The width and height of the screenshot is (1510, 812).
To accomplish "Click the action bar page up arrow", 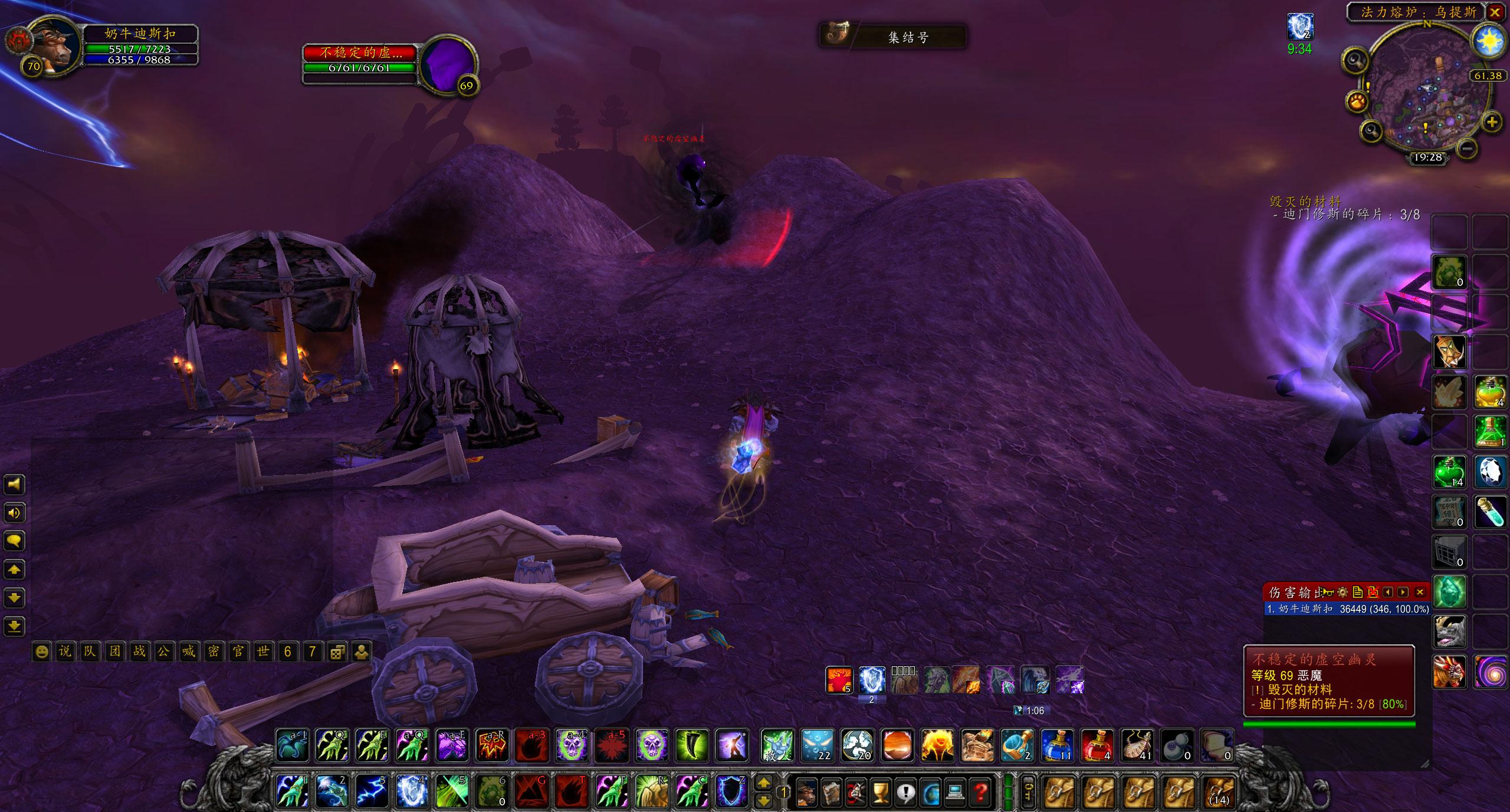I will 763,783.
